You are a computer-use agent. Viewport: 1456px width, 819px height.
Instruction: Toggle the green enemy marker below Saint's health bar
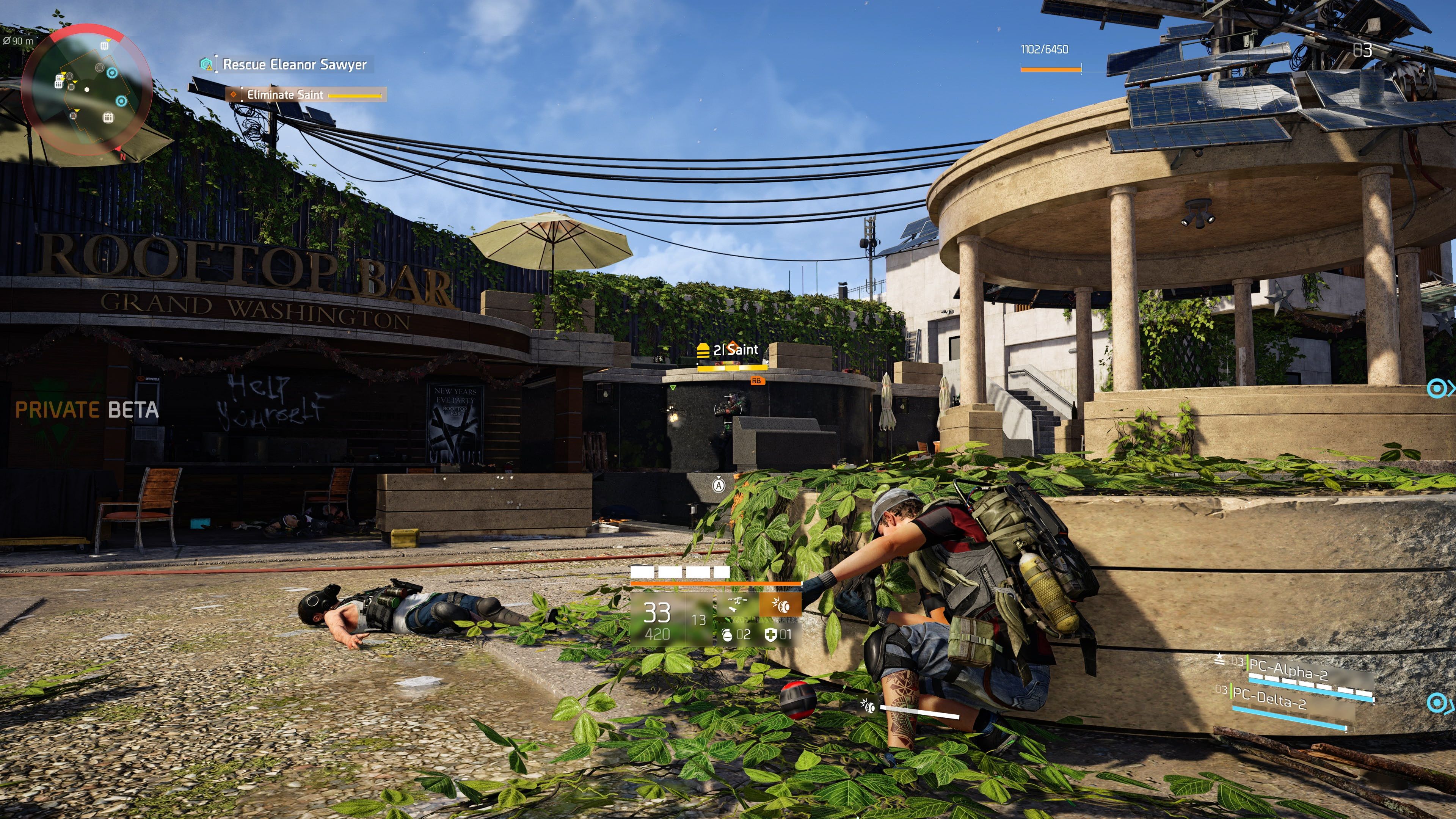[x=673, y=388]
